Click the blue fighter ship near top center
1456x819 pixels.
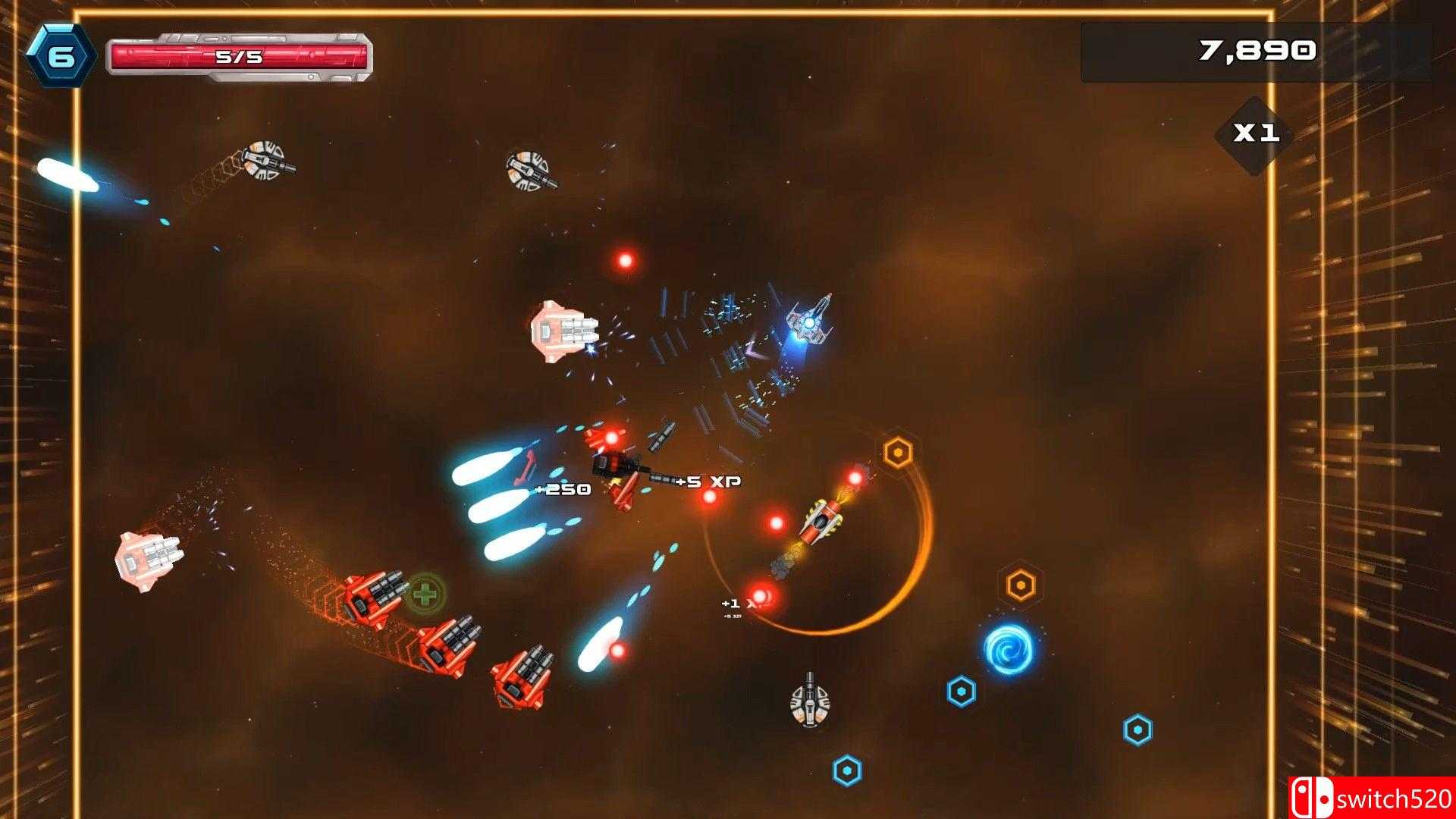pyautogui.click(x=808, y=322)
